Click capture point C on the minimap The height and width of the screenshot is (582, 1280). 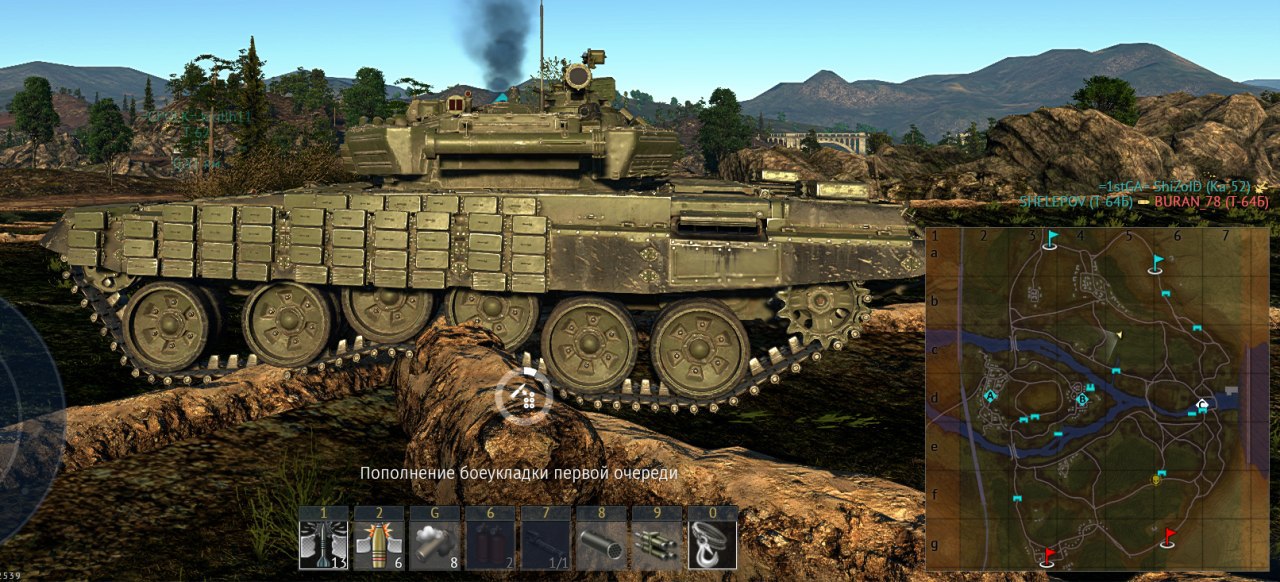click(x=1203, y=405)
